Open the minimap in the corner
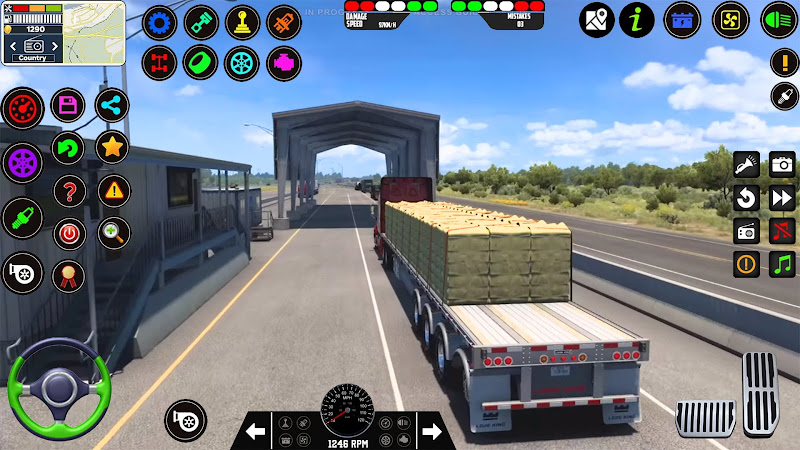This screenshot has width=800, height=450. 63,32
